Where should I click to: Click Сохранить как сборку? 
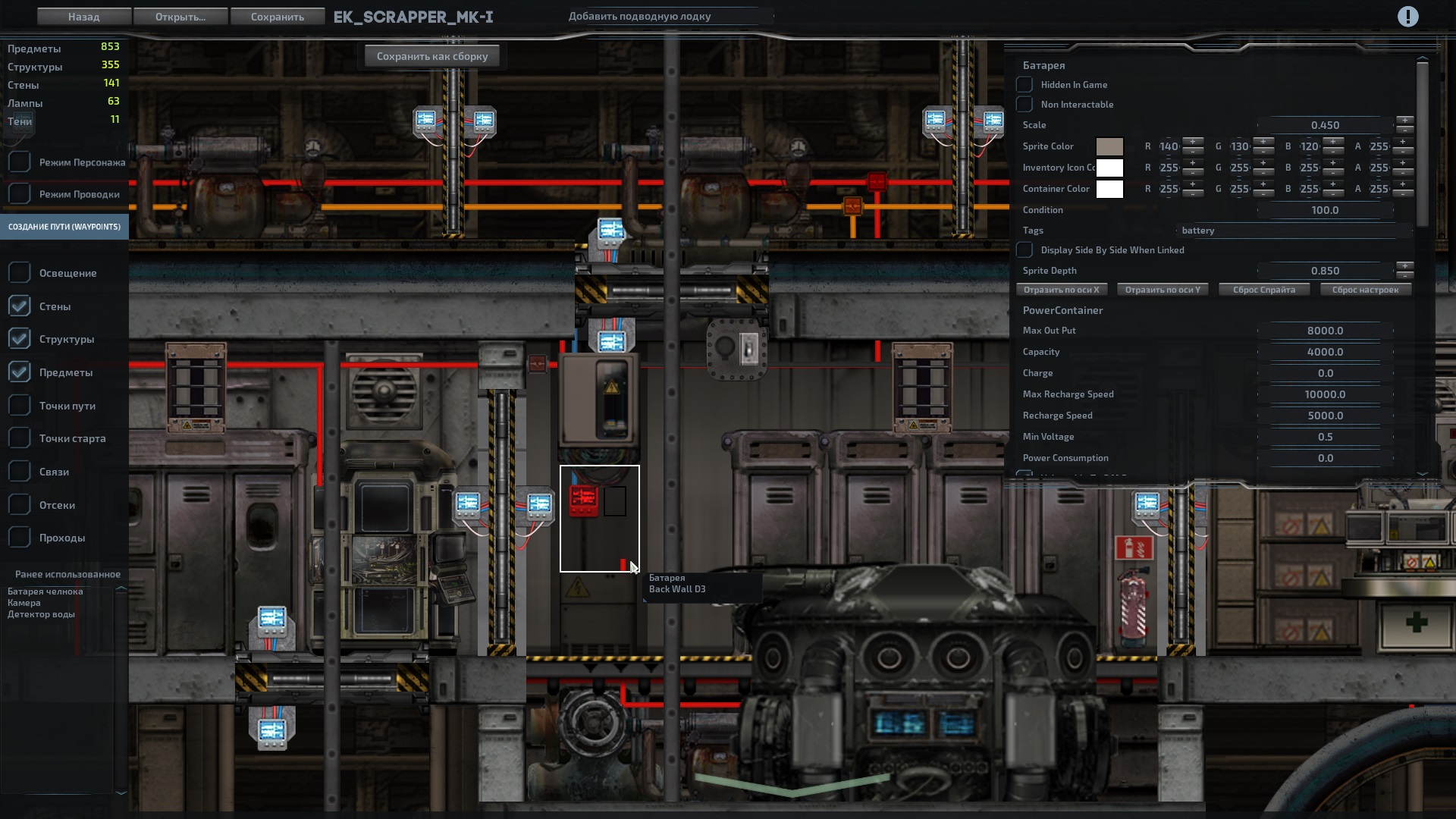point(431,55)
